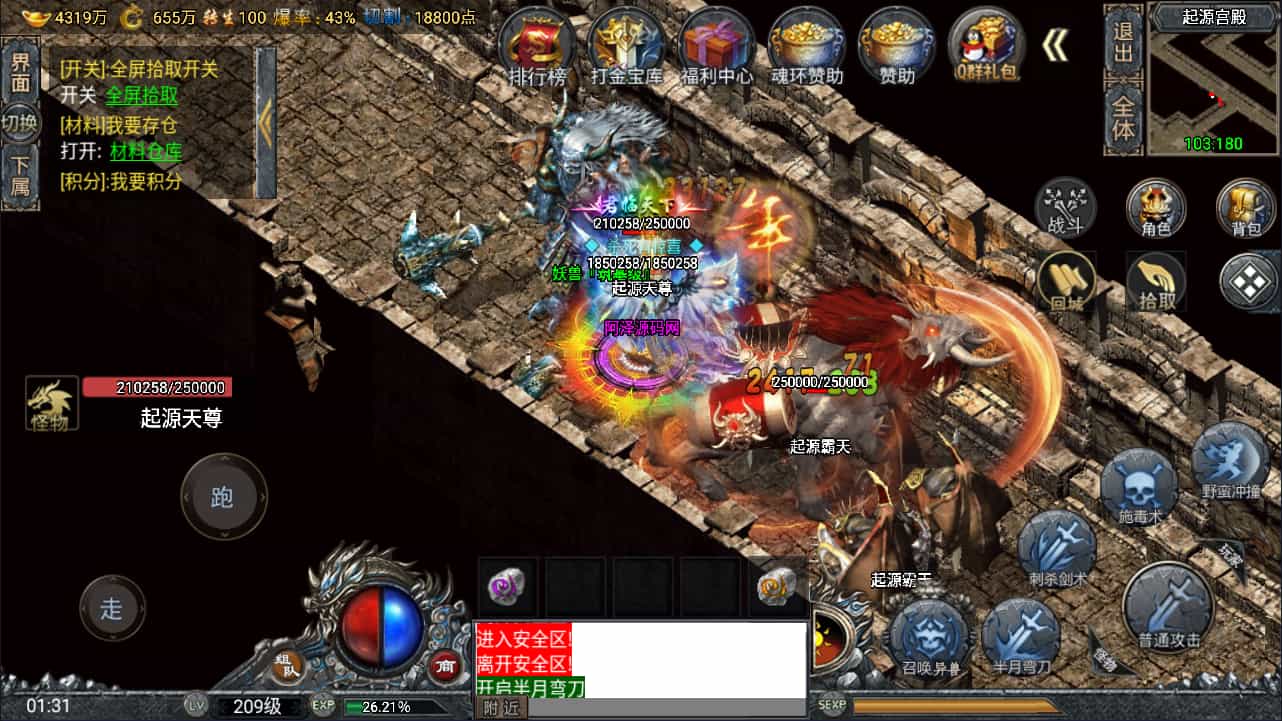Switch movement to walk with 走

click(x=112, y=608)
